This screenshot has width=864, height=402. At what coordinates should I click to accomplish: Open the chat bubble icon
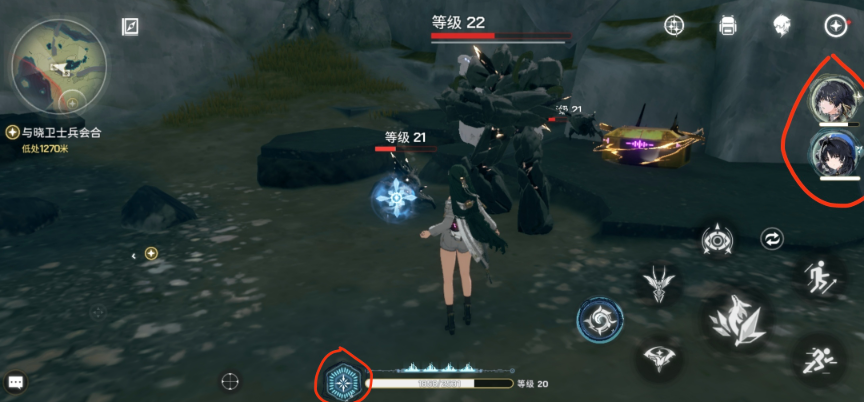(x=16, y=381)
